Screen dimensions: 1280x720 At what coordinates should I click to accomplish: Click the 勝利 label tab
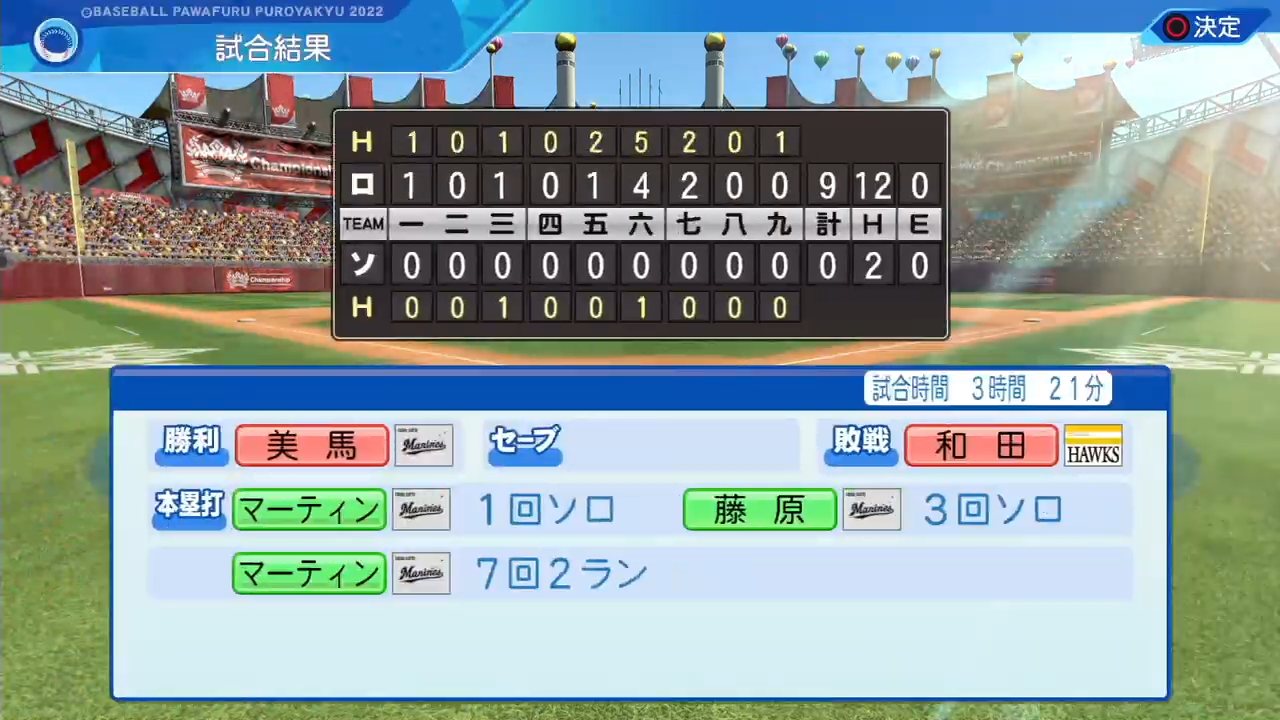[x=191, y=443]
